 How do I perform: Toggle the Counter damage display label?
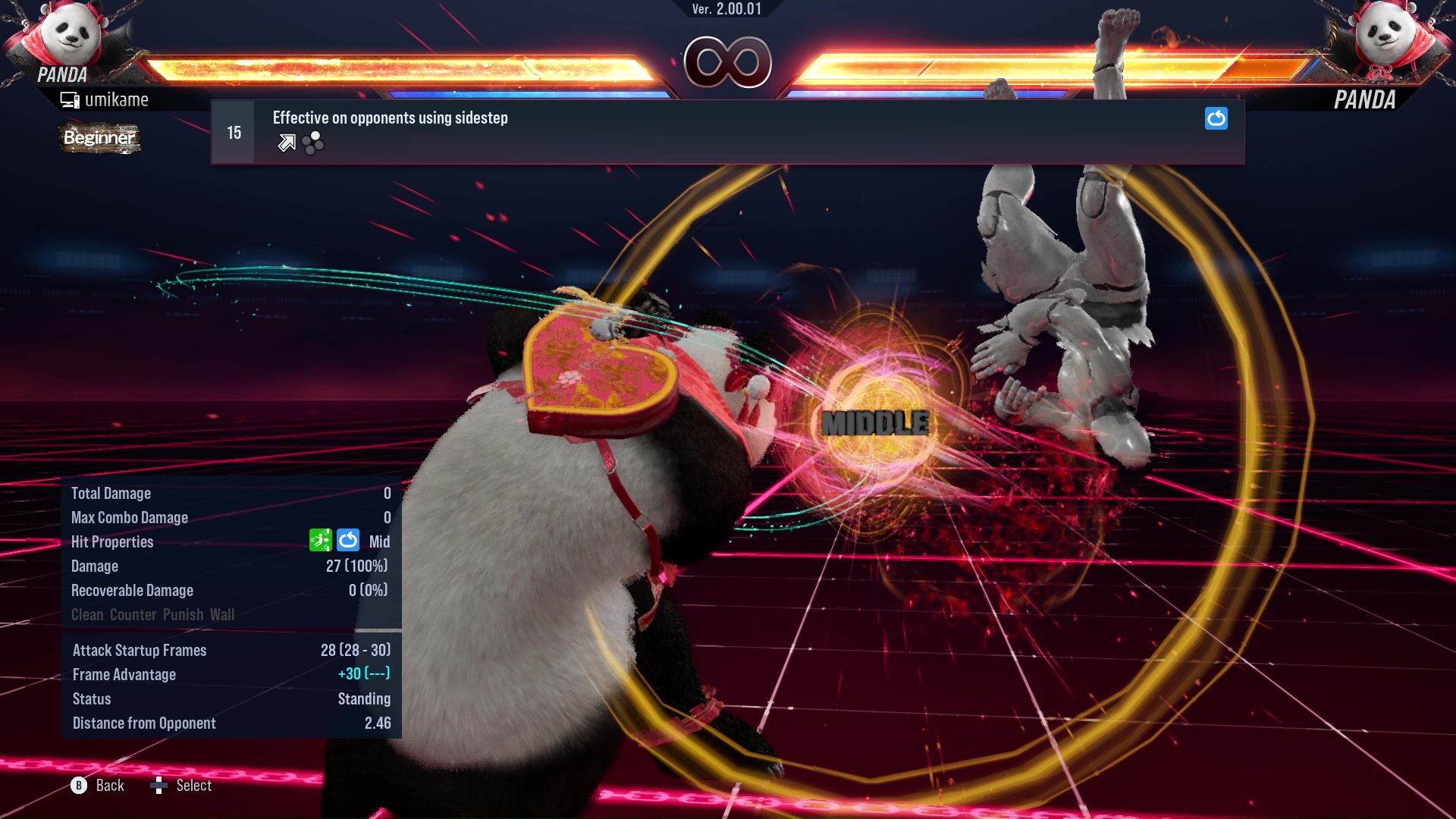133,615
